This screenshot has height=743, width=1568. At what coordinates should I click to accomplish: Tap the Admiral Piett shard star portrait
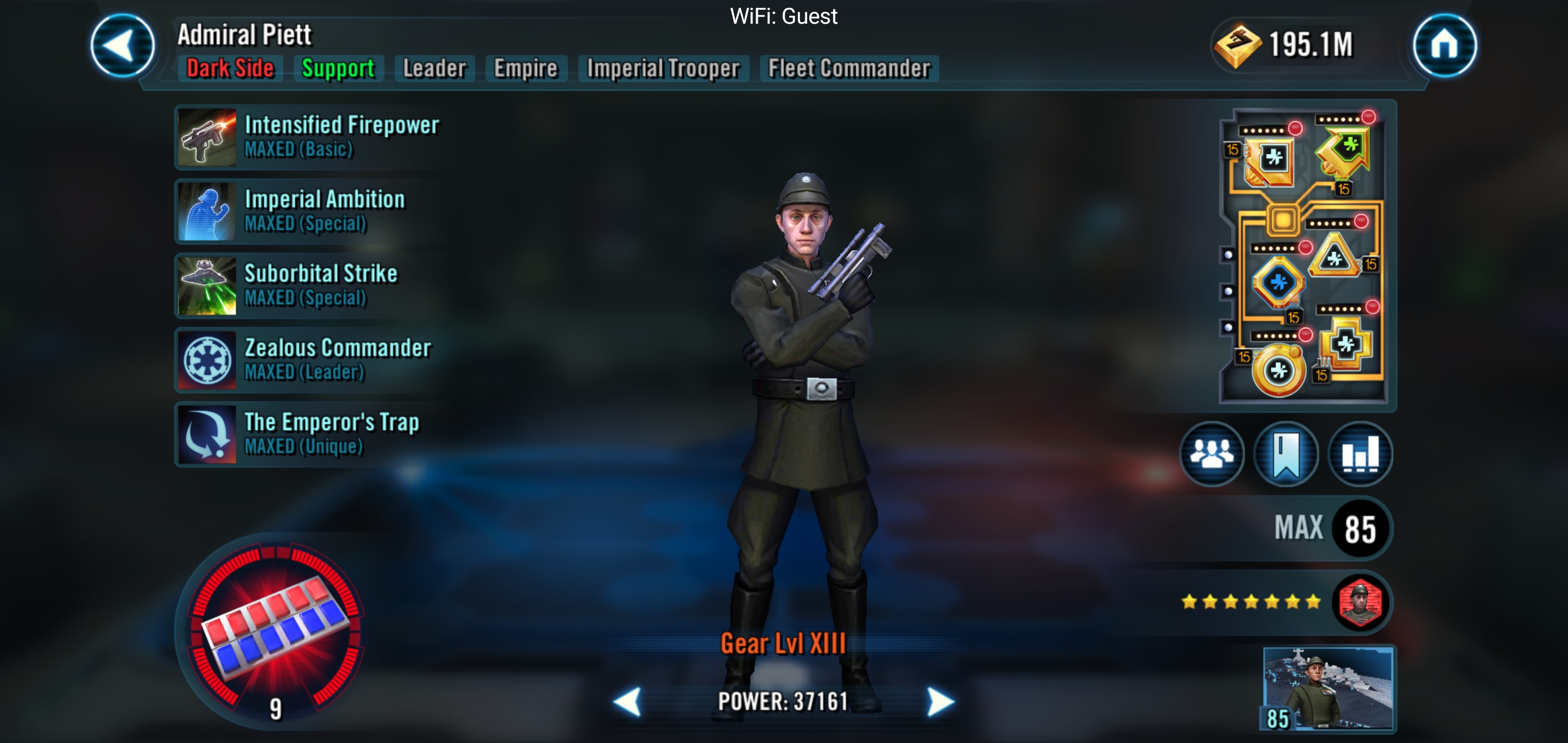pyautogui.click(x=1360, y=602)
